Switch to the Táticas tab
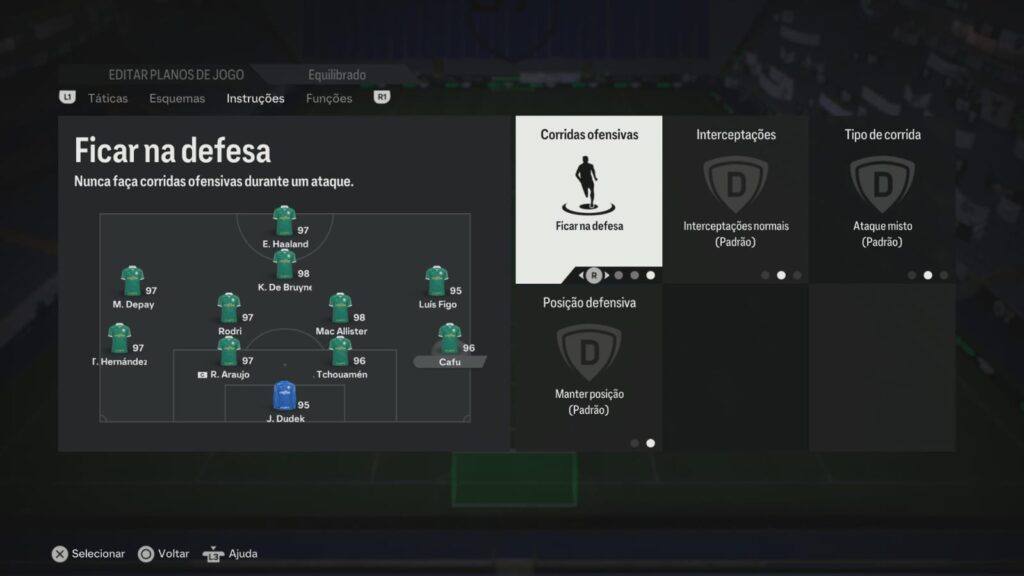 [107, 98]
